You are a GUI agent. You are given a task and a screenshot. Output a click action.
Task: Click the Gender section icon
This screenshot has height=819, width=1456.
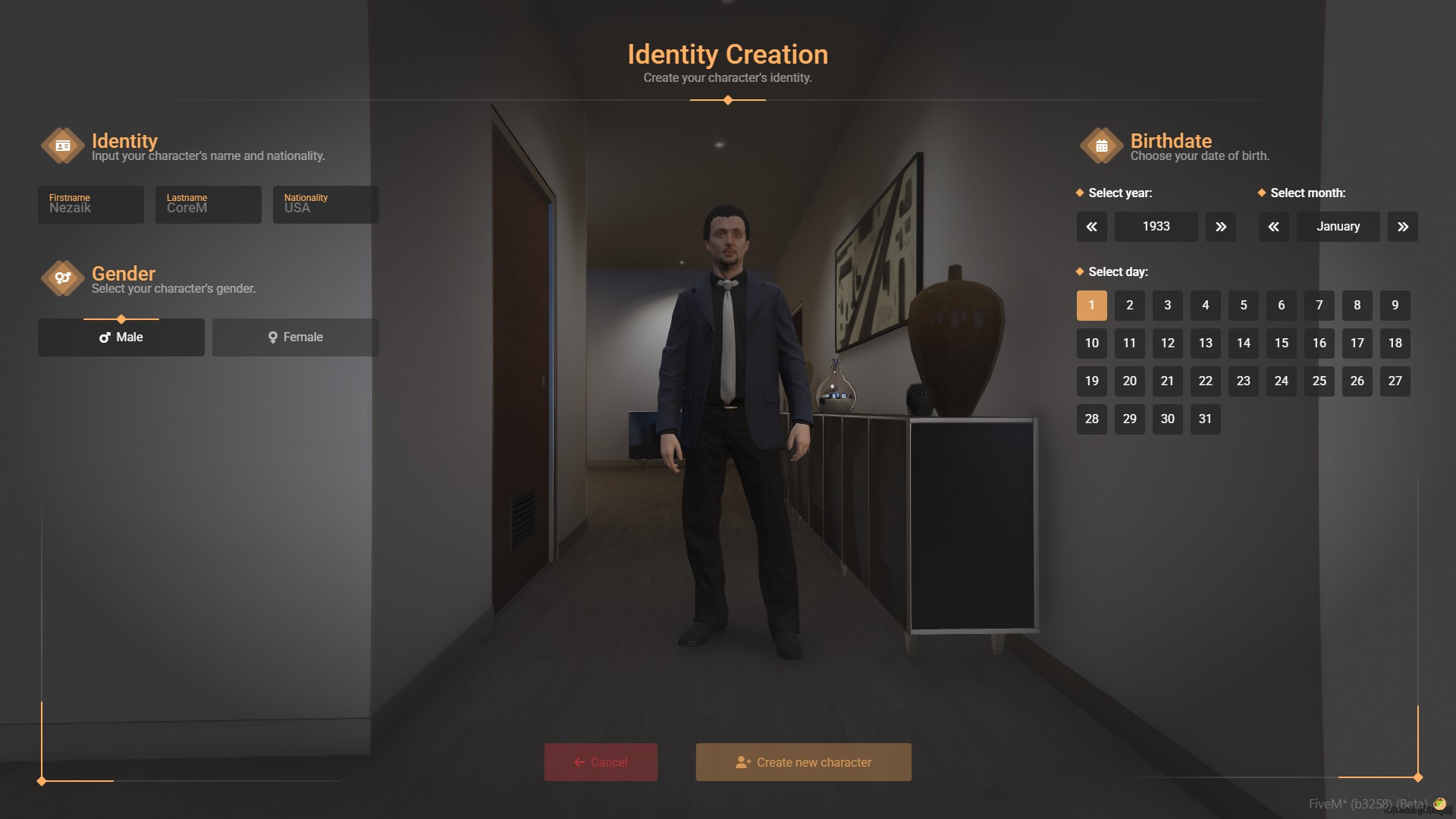(x=63, y=278)
